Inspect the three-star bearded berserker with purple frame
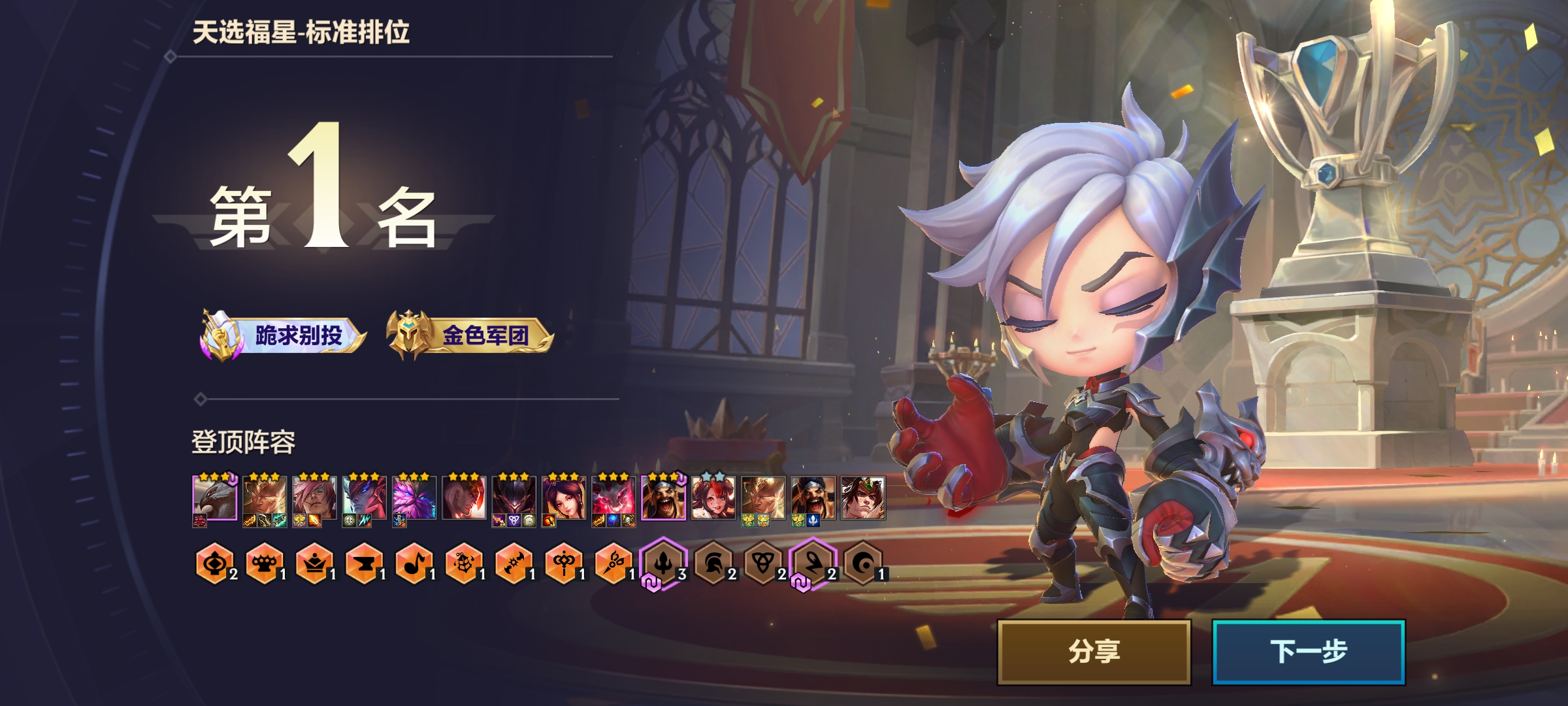Image resolution: width=1568 pixels, height=706 pixels. click(663, 498)
